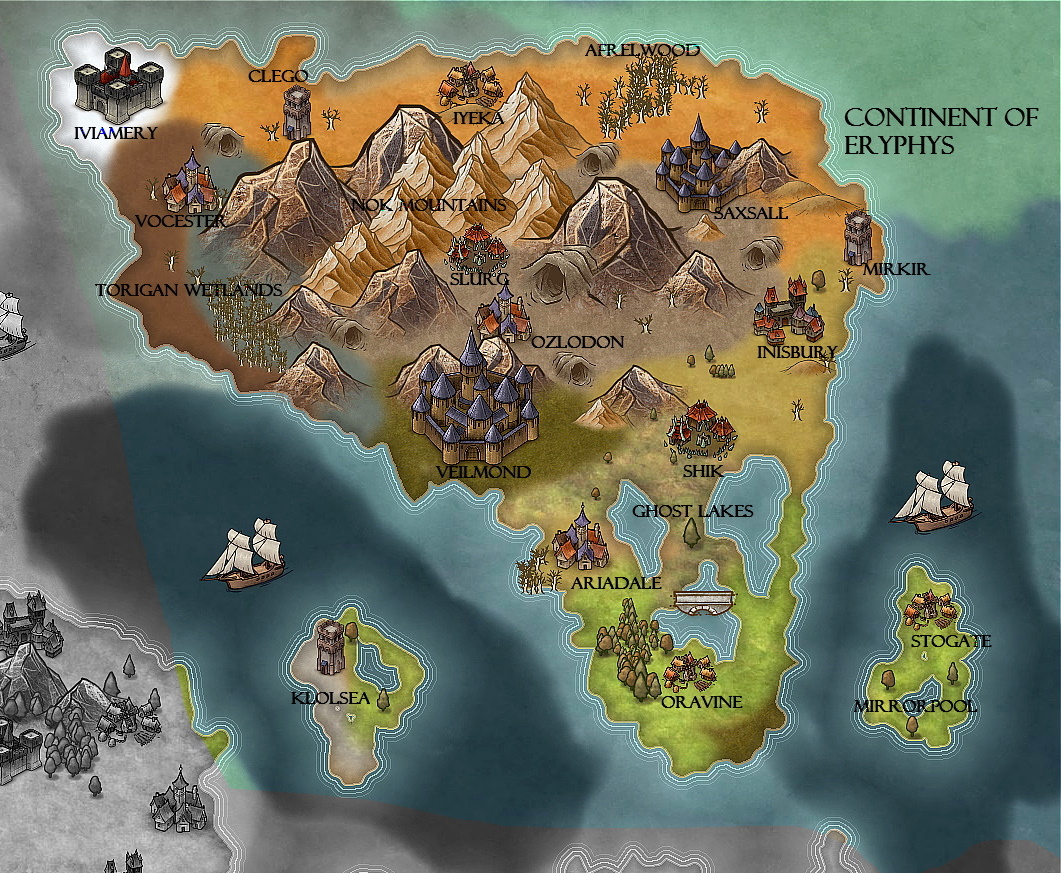The height and width of the screenshot is (873, 1061).
Task: Click the Inisbury town marker
Action: tap(789, 311)
